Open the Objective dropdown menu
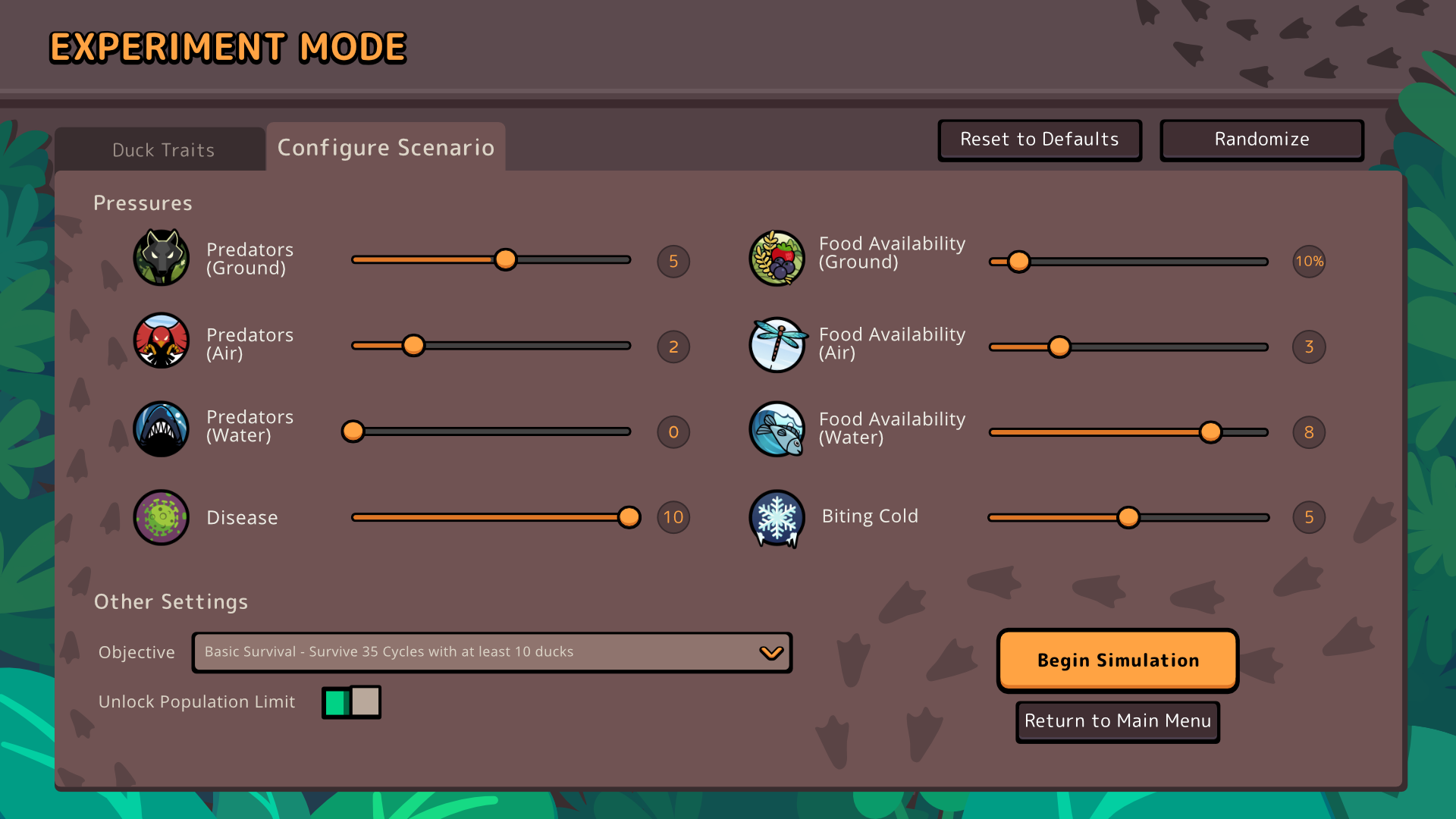This screenshot has width=1456, height=819. point(491,651)
